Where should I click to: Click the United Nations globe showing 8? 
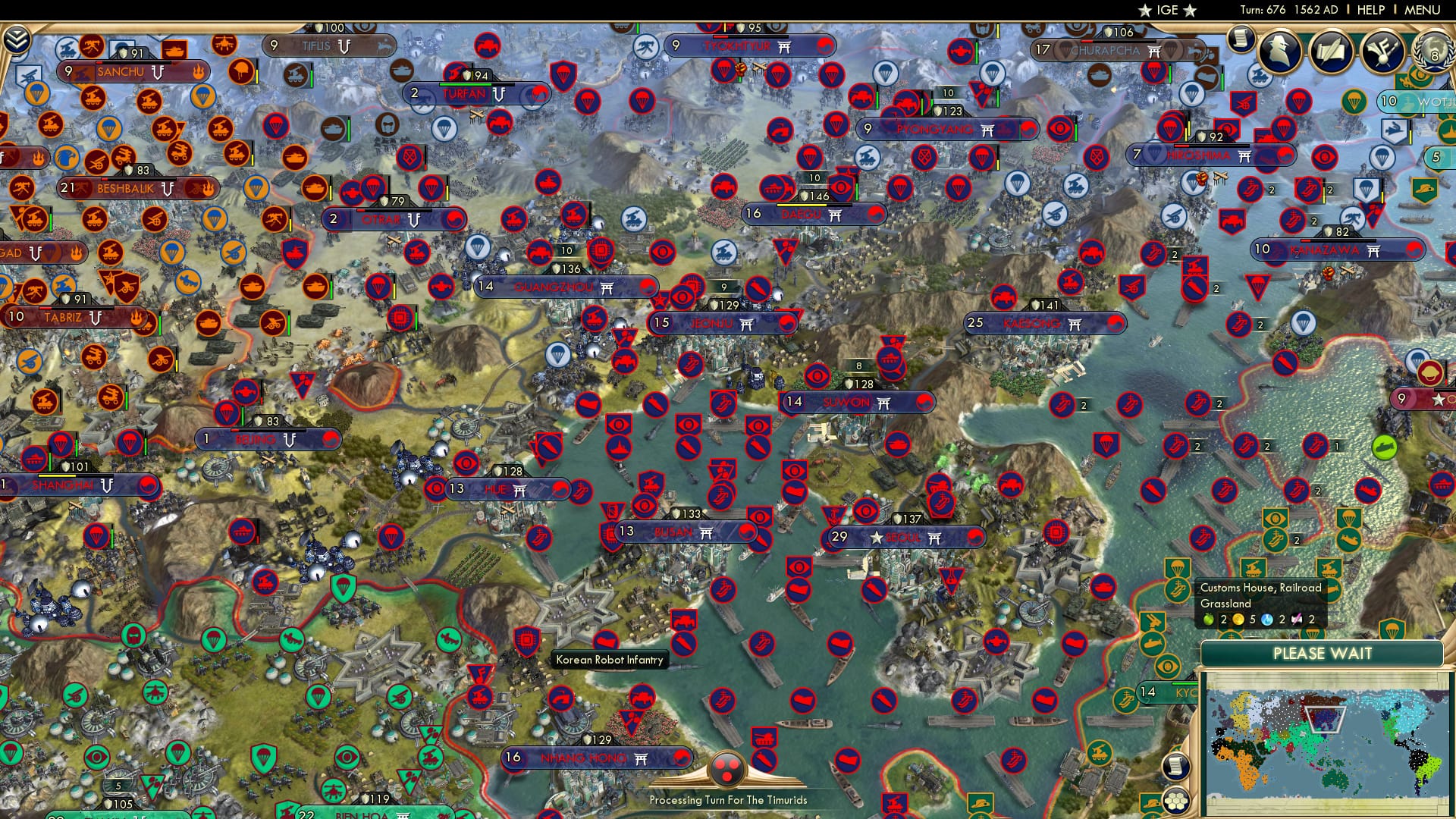pyautogui.click(x=1434, y=53)
